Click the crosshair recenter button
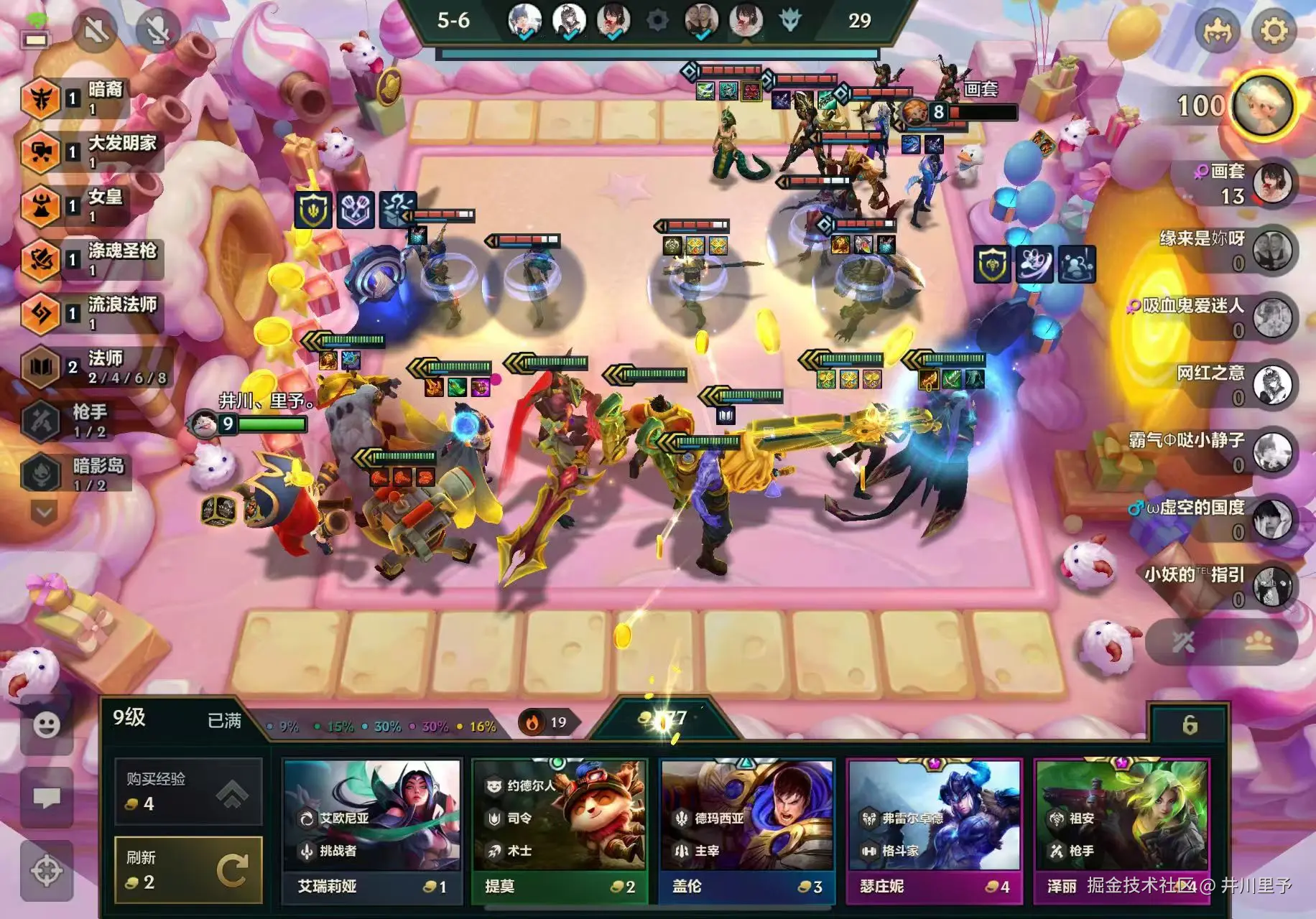The width and height of the screenshot is (1316, 919). pos(47,871)
